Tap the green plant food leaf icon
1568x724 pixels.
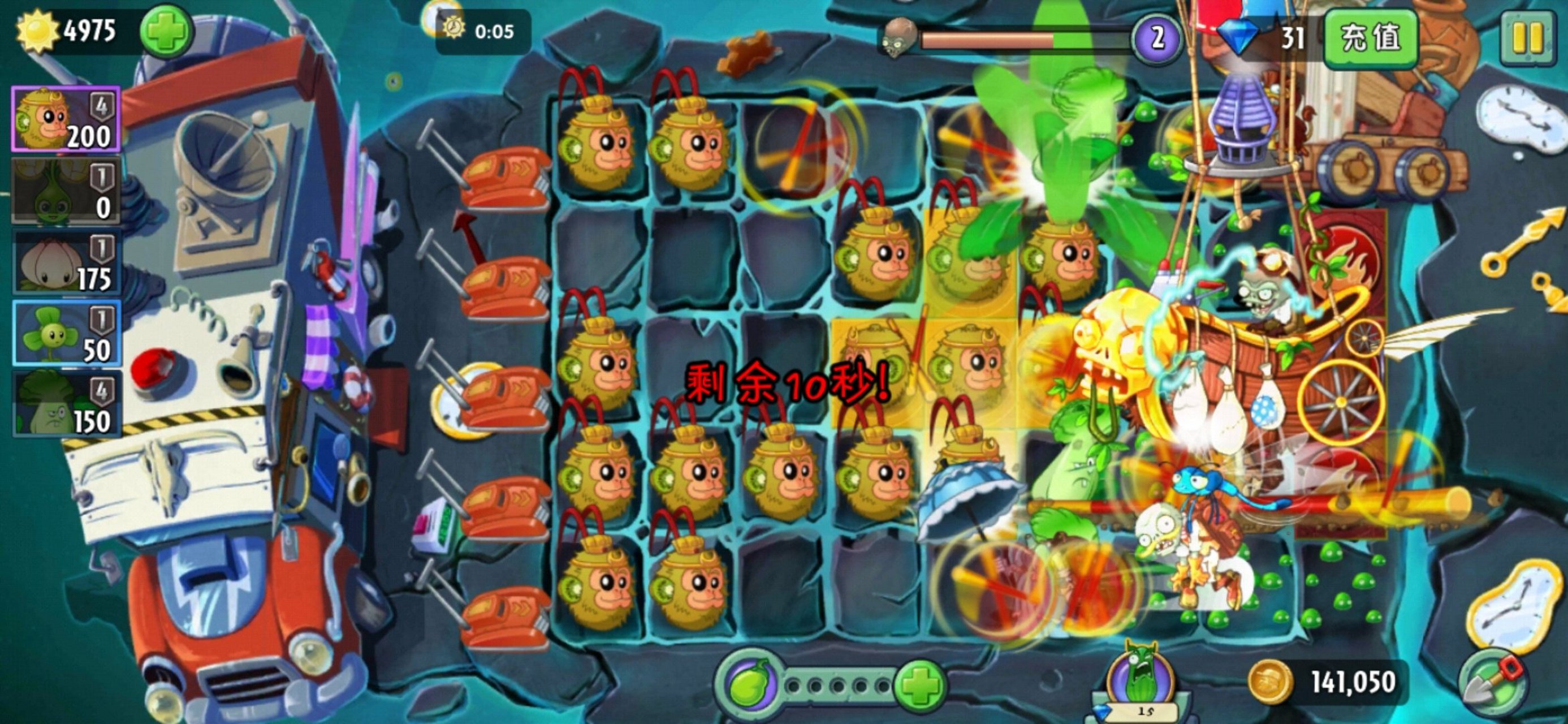pos(747,686)
